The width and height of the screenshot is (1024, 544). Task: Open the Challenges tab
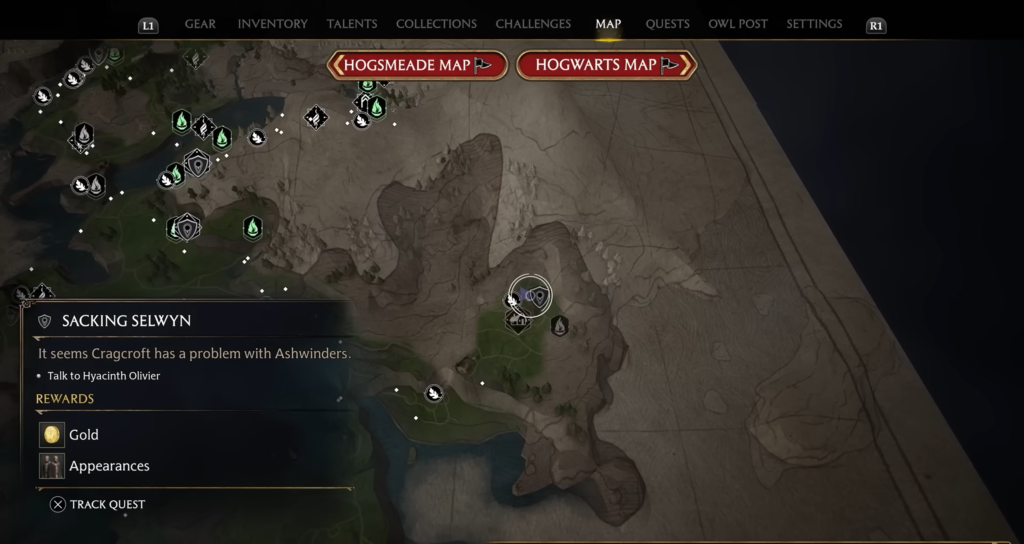pyautogui.click(x=533, y=24)
